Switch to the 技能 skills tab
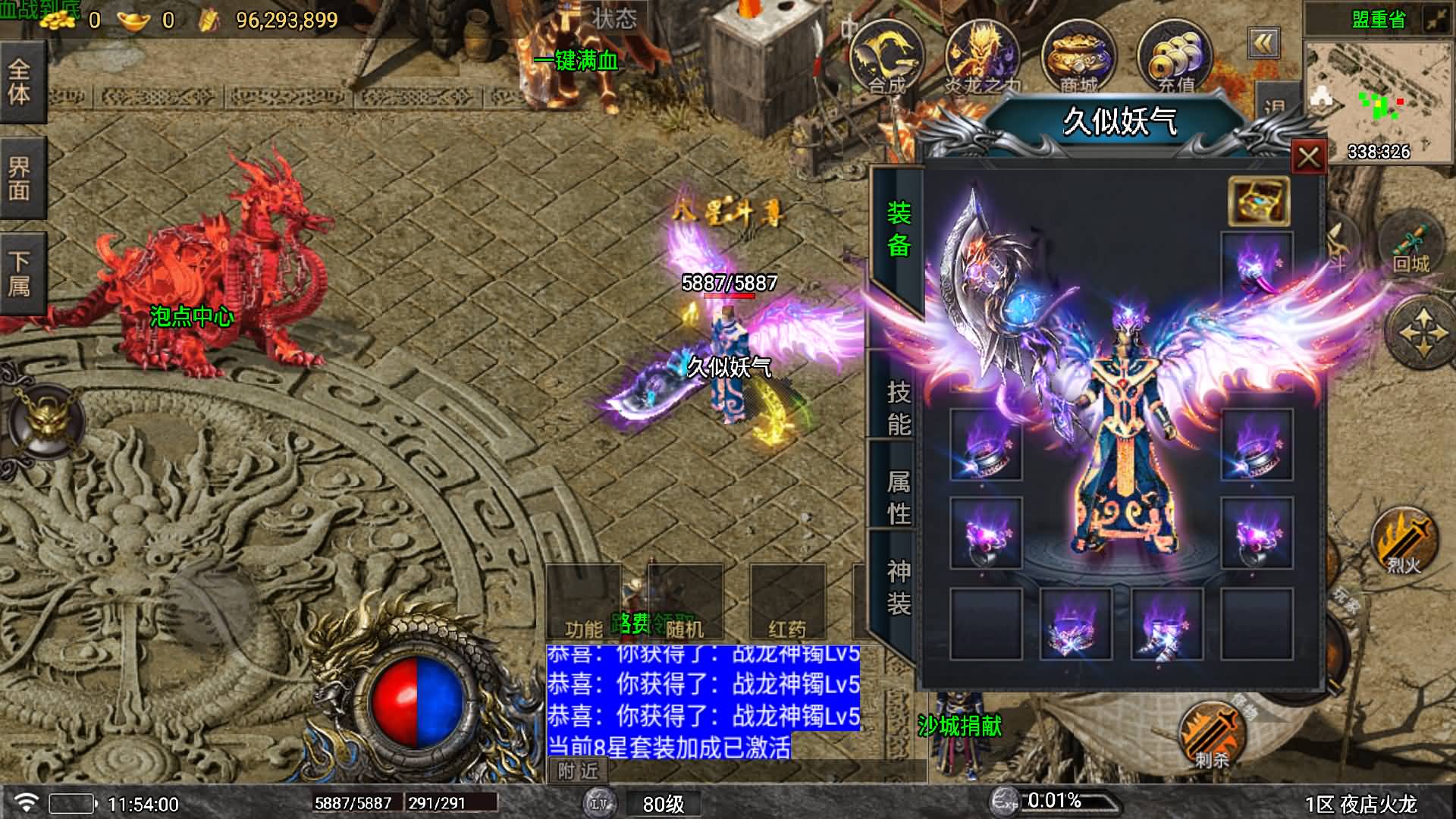 point(899,408)
